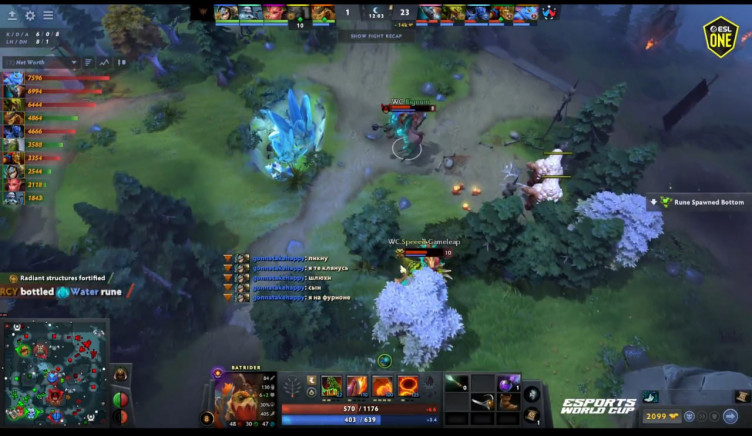
Task: Use the Town Portal Scroll slot
Action: tap(533, 414)
